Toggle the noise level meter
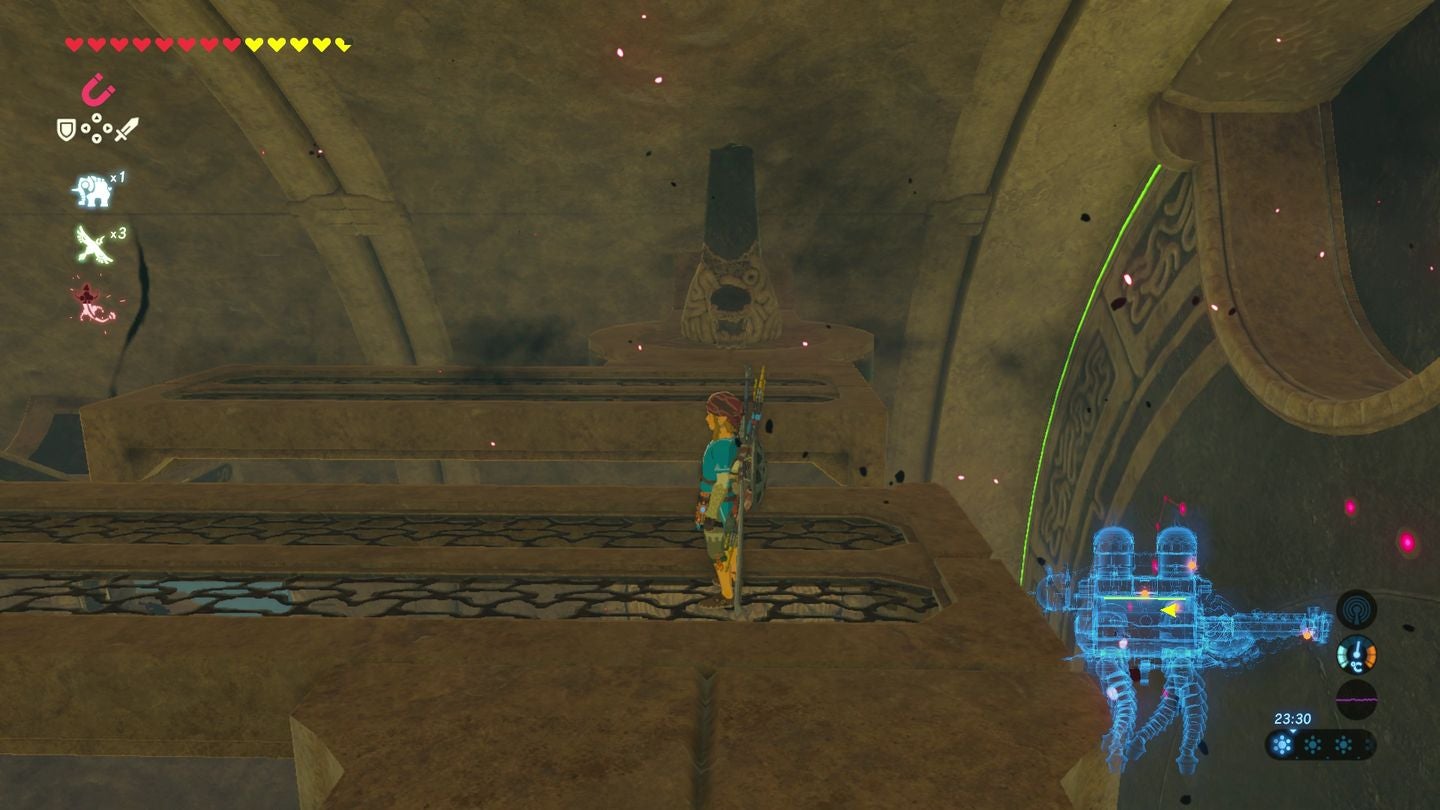The height and width of the screenshot is (810, 1440). tap(1357, 698)
